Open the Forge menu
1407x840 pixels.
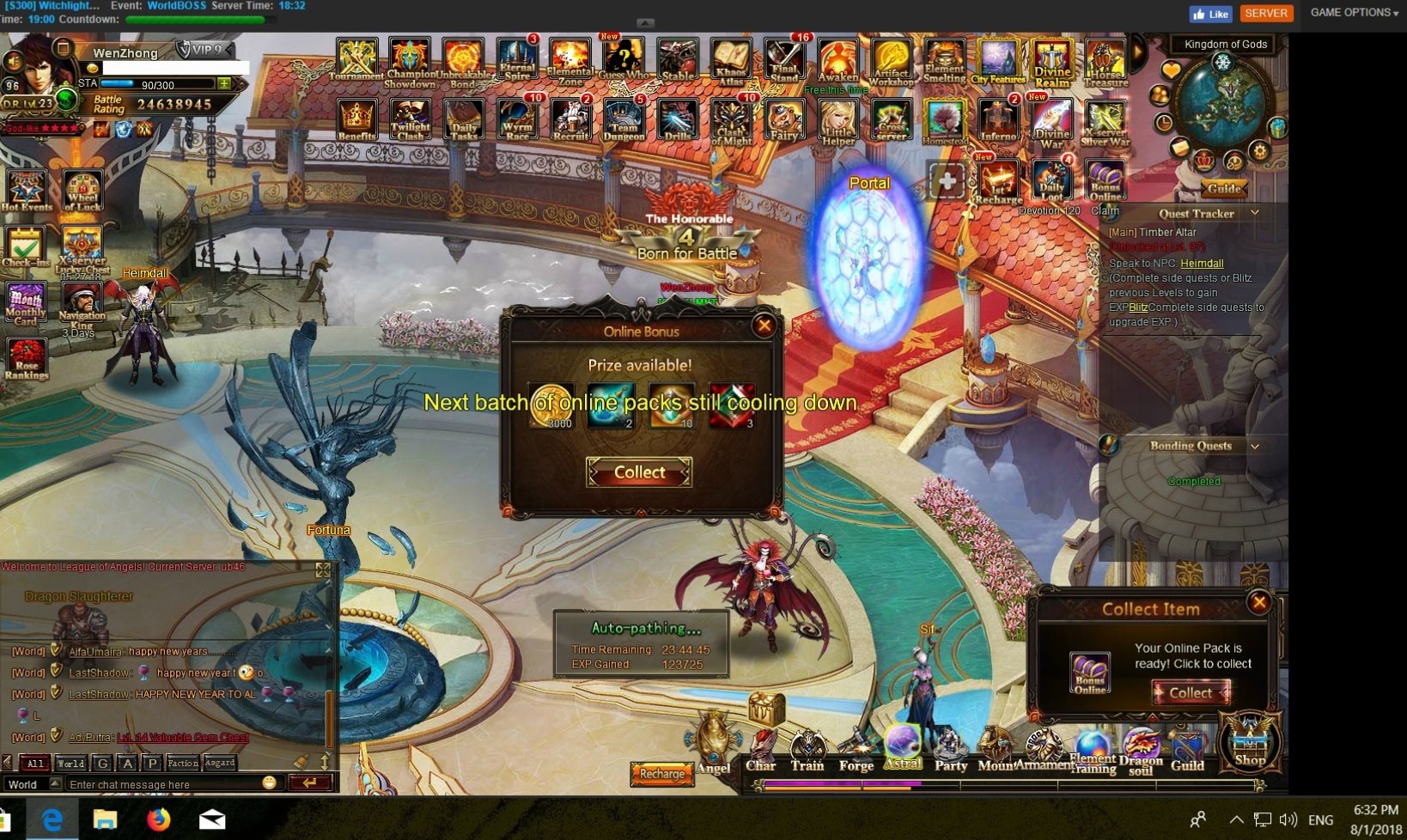click(856, 752)
